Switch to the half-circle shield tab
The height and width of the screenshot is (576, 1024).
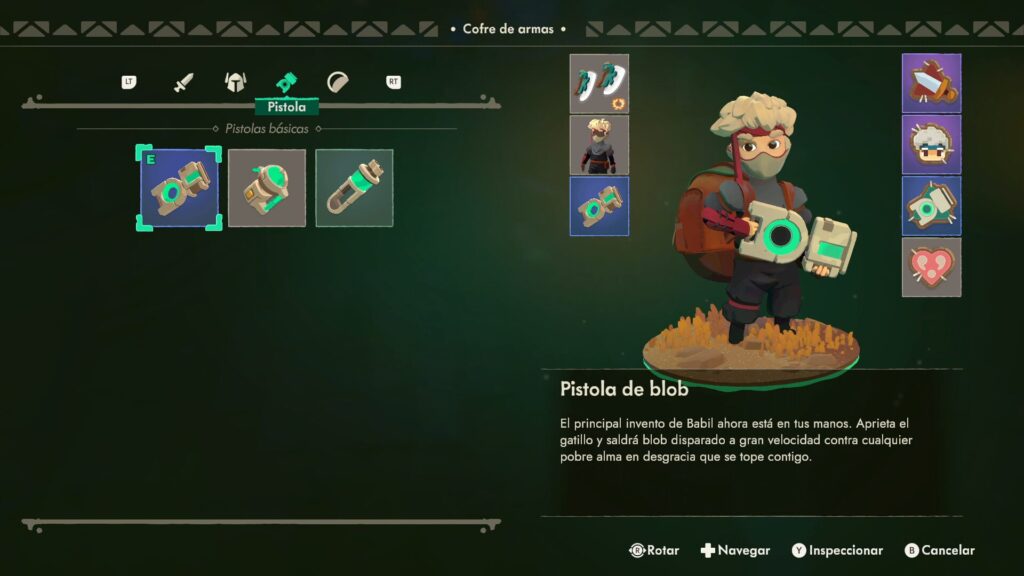pos(338,82)
